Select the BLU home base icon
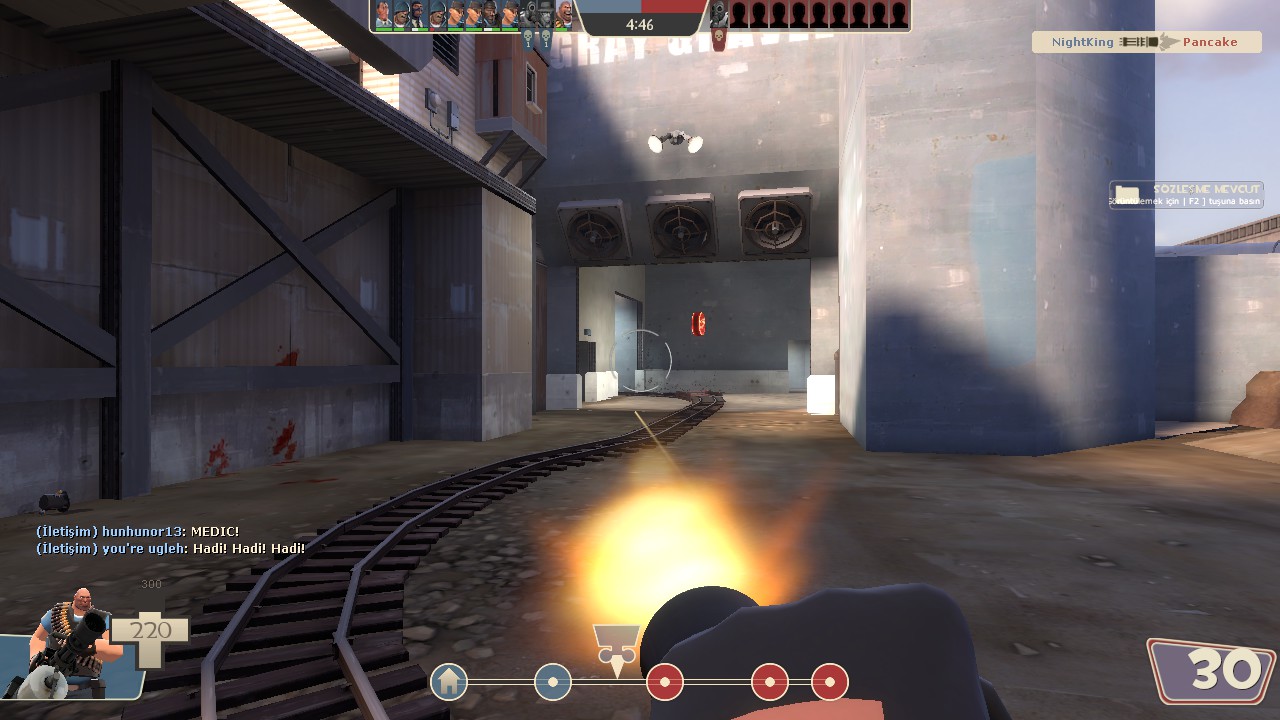The height and width of the screenshot is (720, 1280). click(x=449, y=683)
